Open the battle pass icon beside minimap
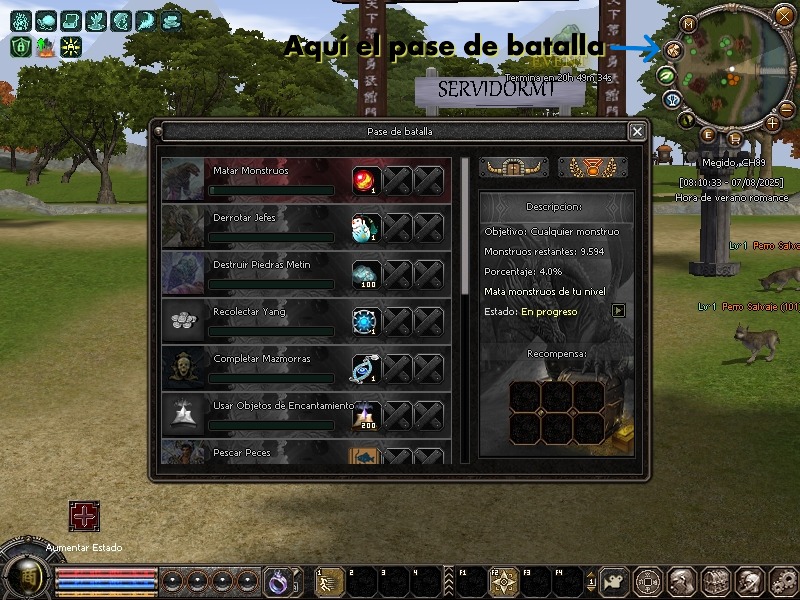The height and width of the screenshot is (600, 800). point(671,48)
